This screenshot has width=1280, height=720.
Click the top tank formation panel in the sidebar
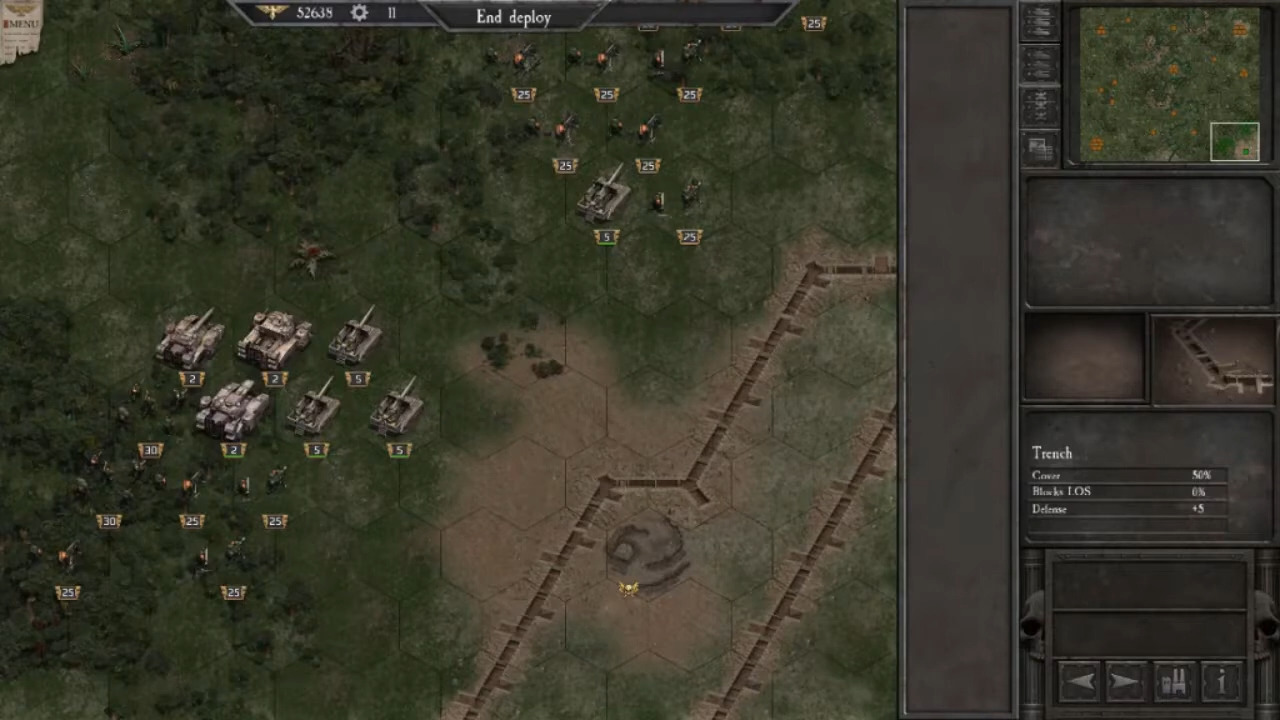(1040, 25)
